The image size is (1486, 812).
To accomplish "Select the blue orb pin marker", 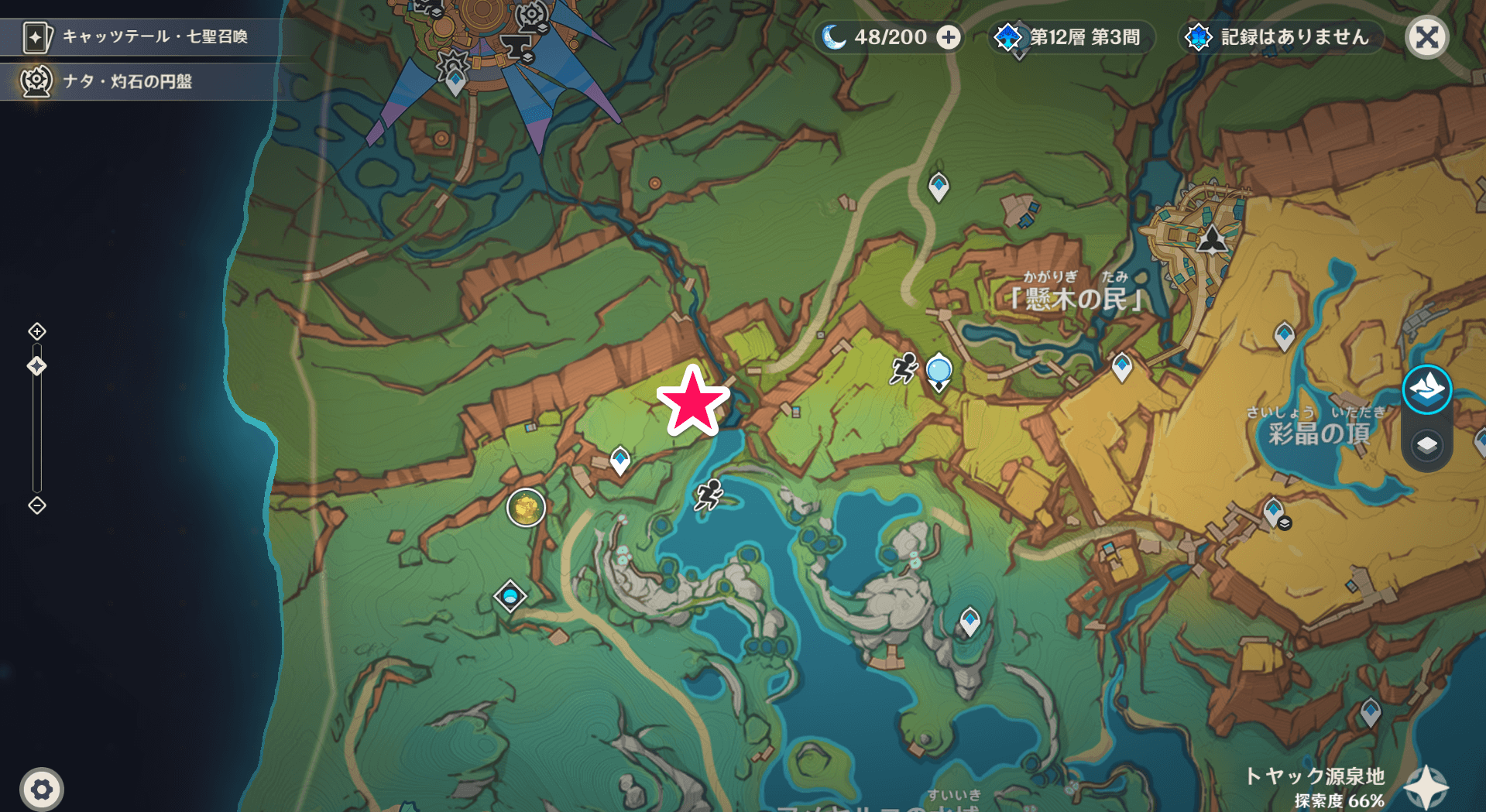I will pyautogui.click(x=939, y=371).
